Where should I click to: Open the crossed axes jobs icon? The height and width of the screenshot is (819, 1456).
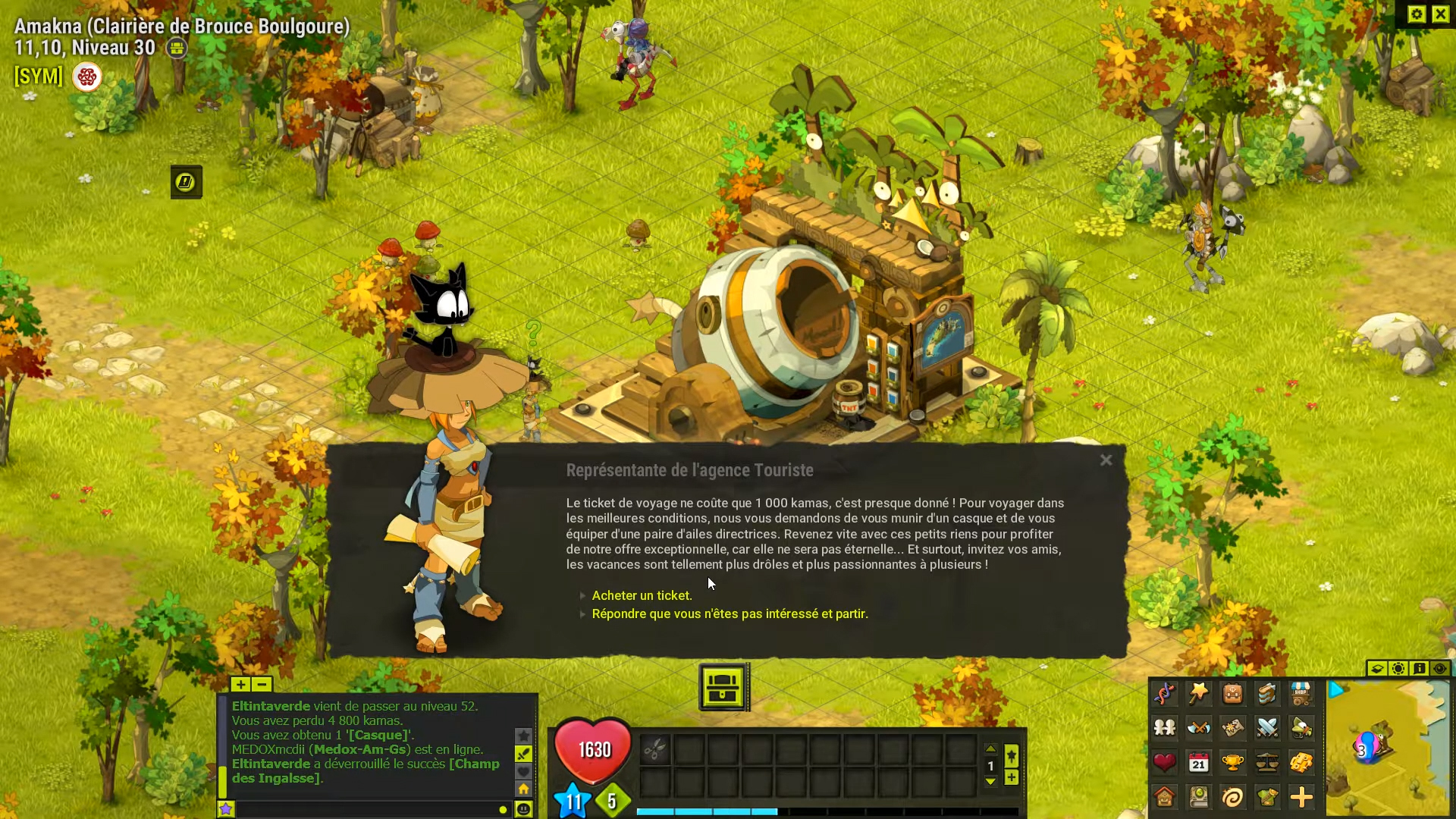tap(1200, 728)
